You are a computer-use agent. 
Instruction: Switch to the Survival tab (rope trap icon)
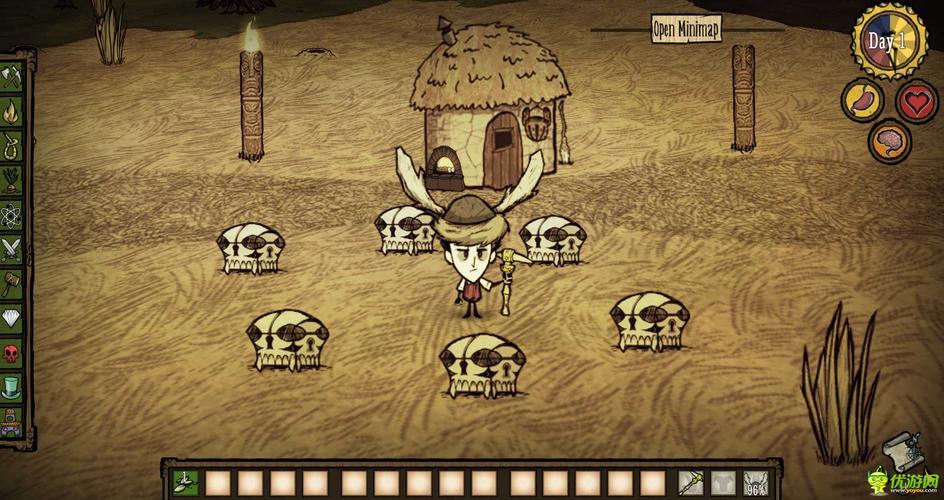(x=12, y=144)
